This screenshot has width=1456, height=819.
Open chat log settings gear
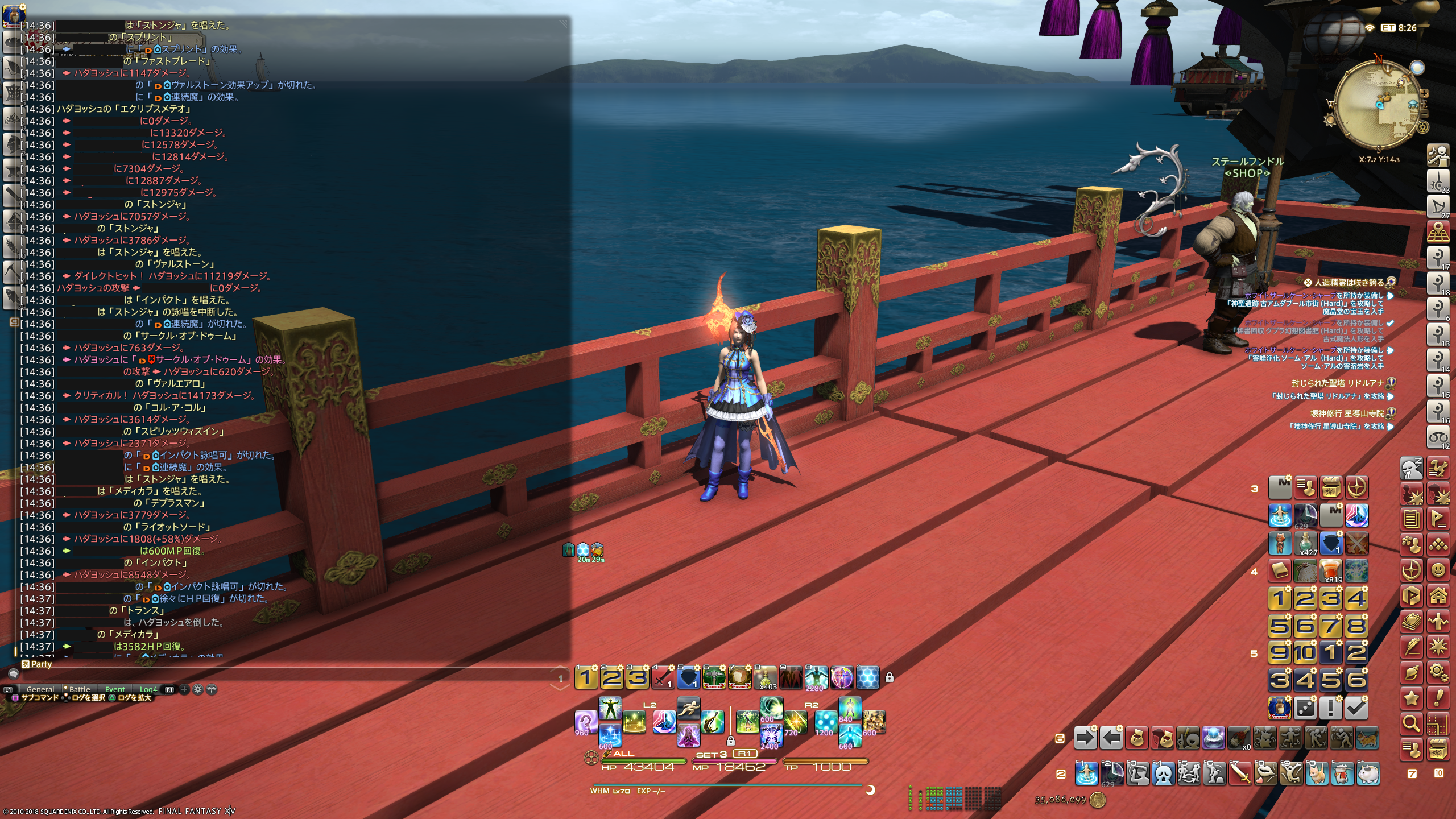point(198,689)
